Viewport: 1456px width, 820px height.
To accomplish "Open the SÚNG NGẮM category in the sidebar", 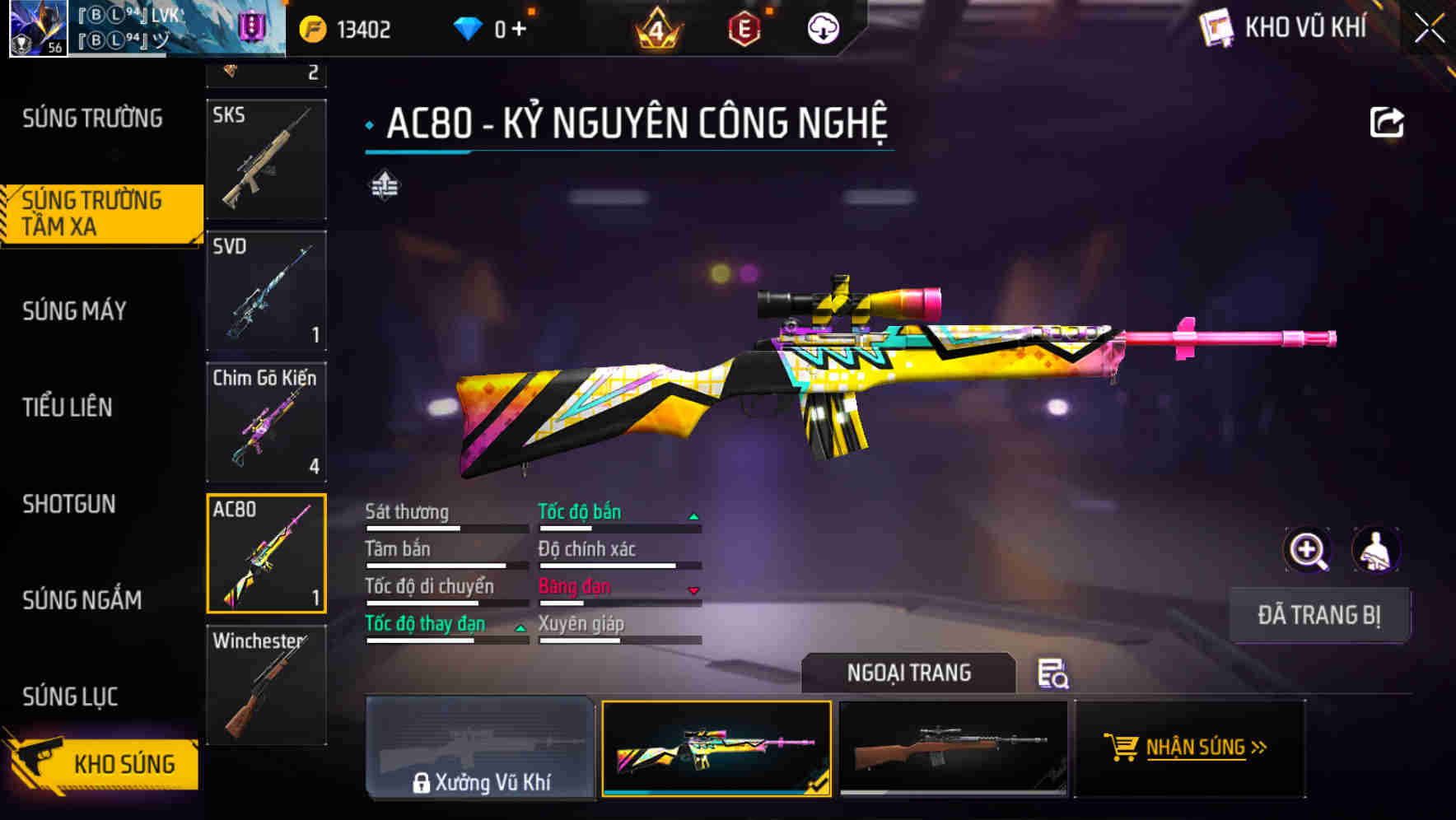I will point(82,600).
